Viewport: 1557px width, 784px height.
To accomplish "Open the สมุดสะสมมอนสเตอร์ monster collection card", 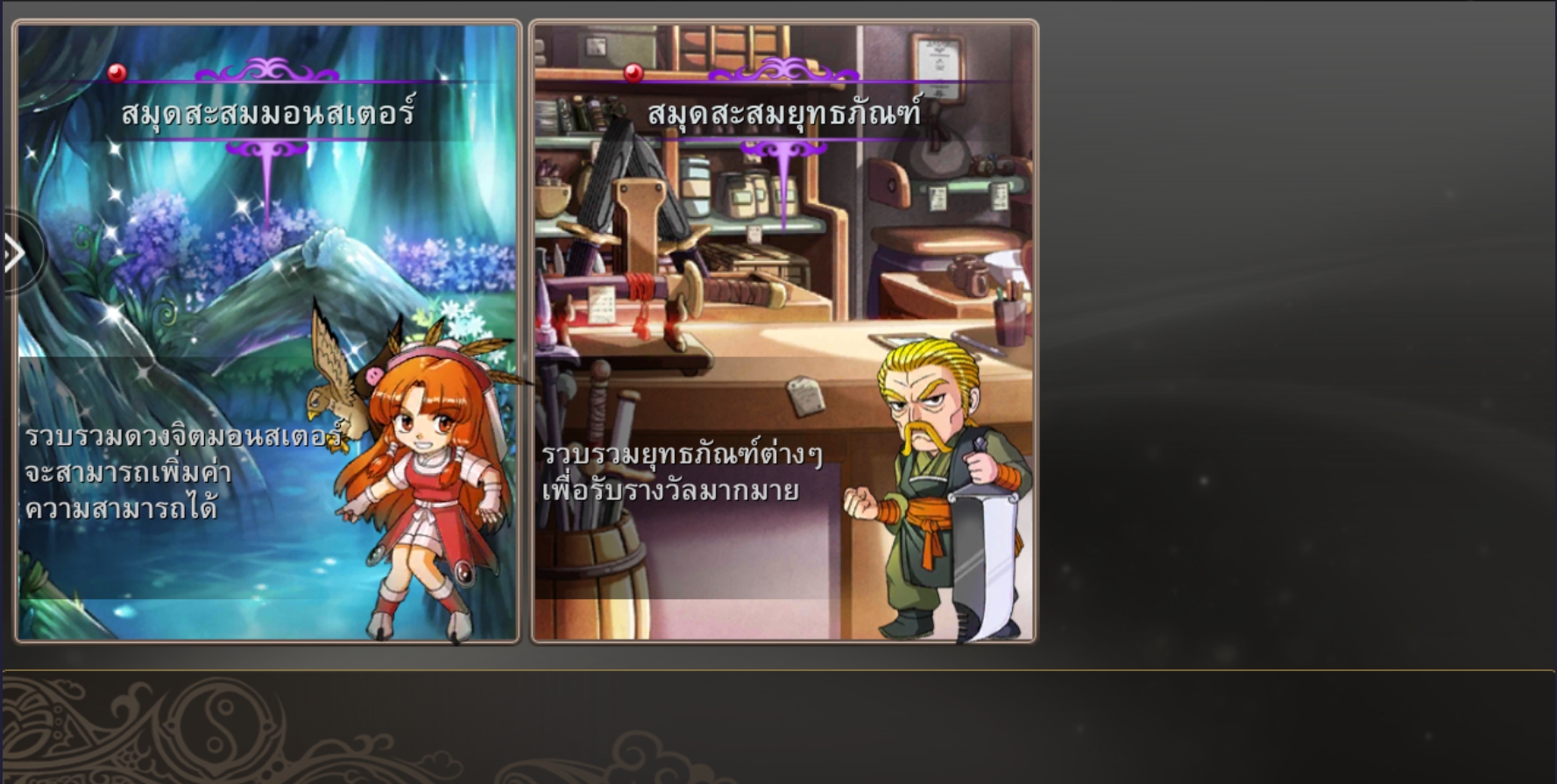I will (x=267, y=333).
